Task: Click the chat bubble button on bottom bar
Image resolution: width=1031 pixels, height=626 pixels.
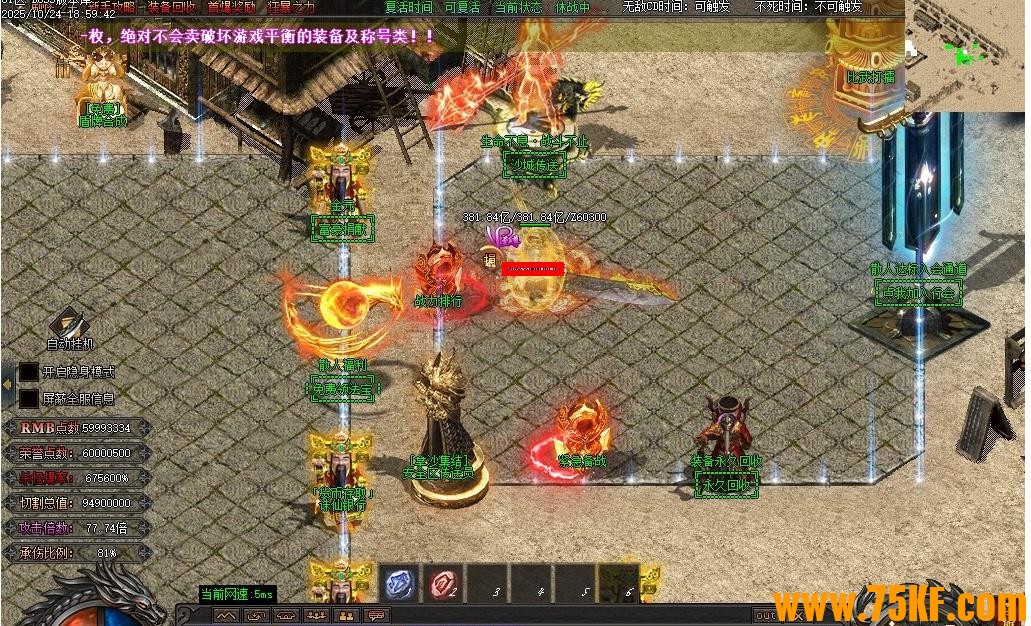Action: [377, 616]
